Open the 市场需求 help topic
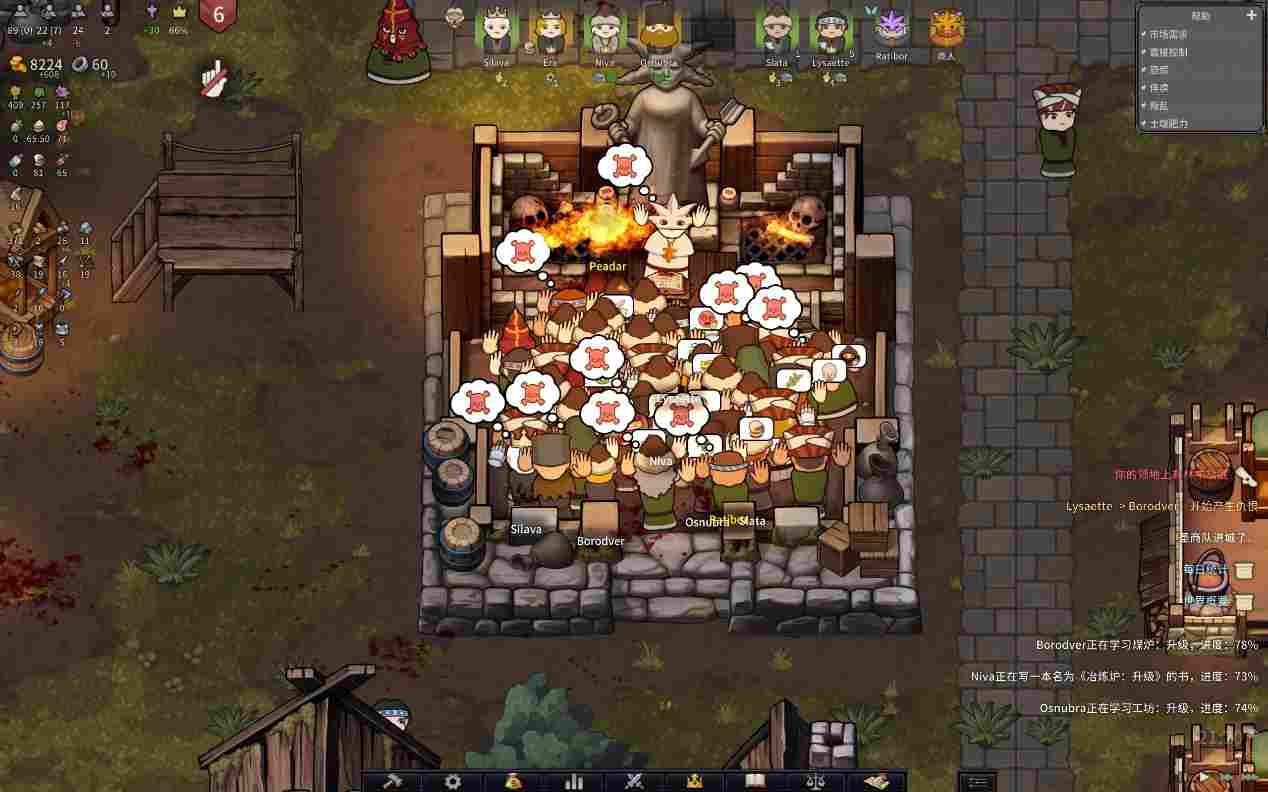The width and height of the screenshot is (1268, 792). tap(1172, 34)
